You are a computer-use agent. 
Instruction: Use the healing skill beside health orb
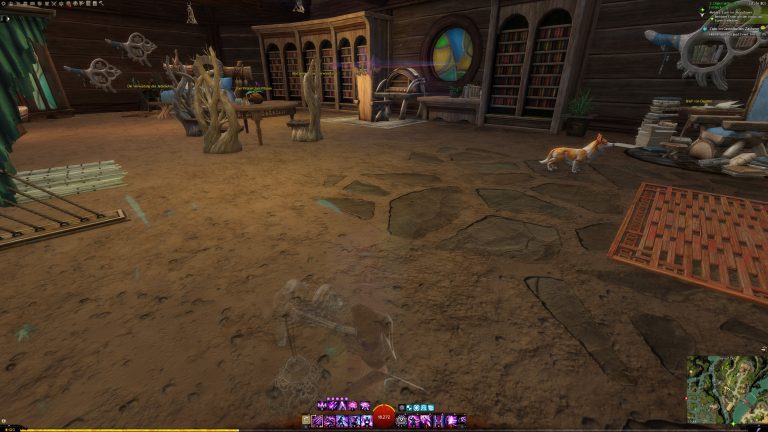[402, 421]
